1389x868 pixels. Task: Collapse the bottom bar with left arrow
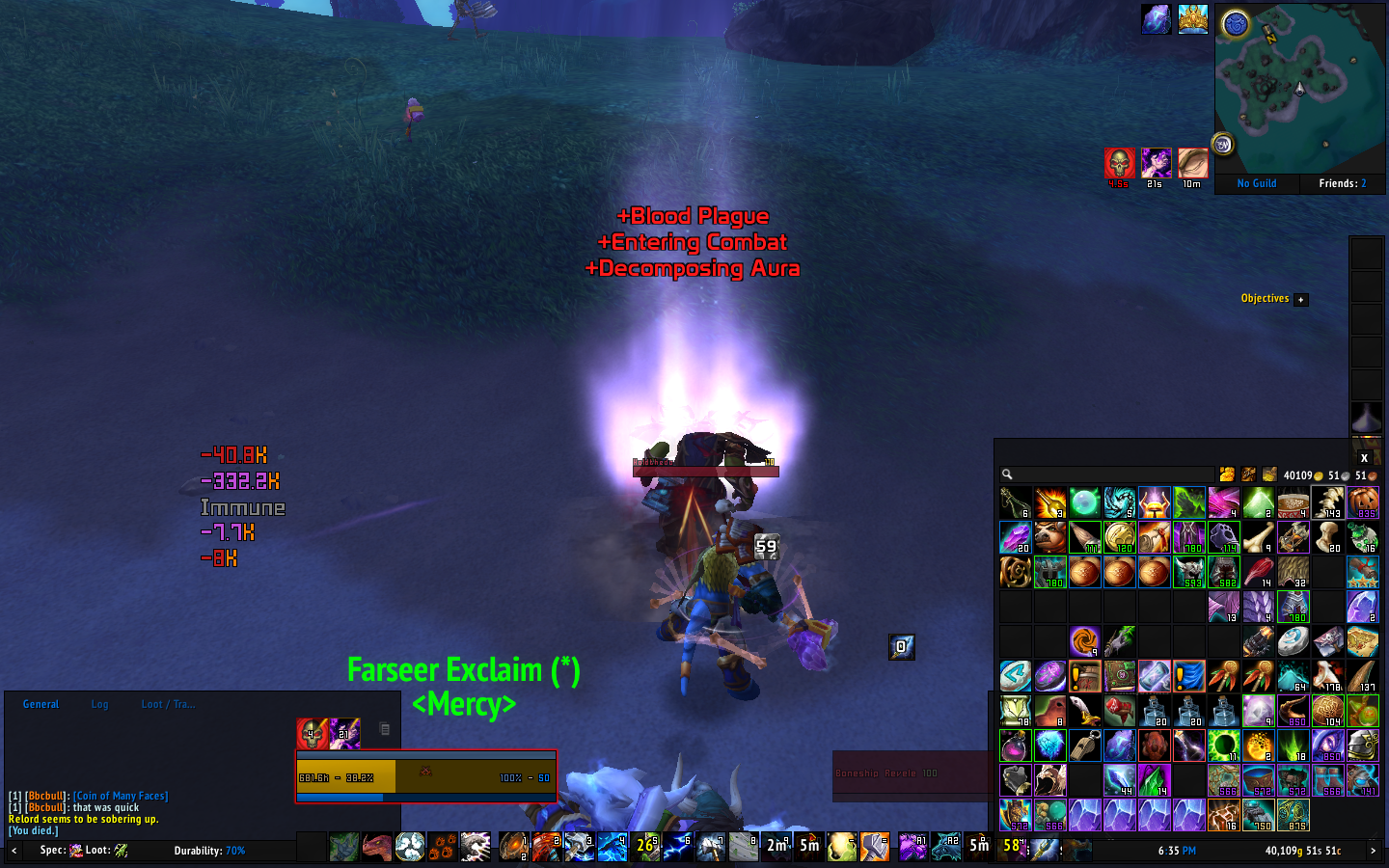point(14,851)
